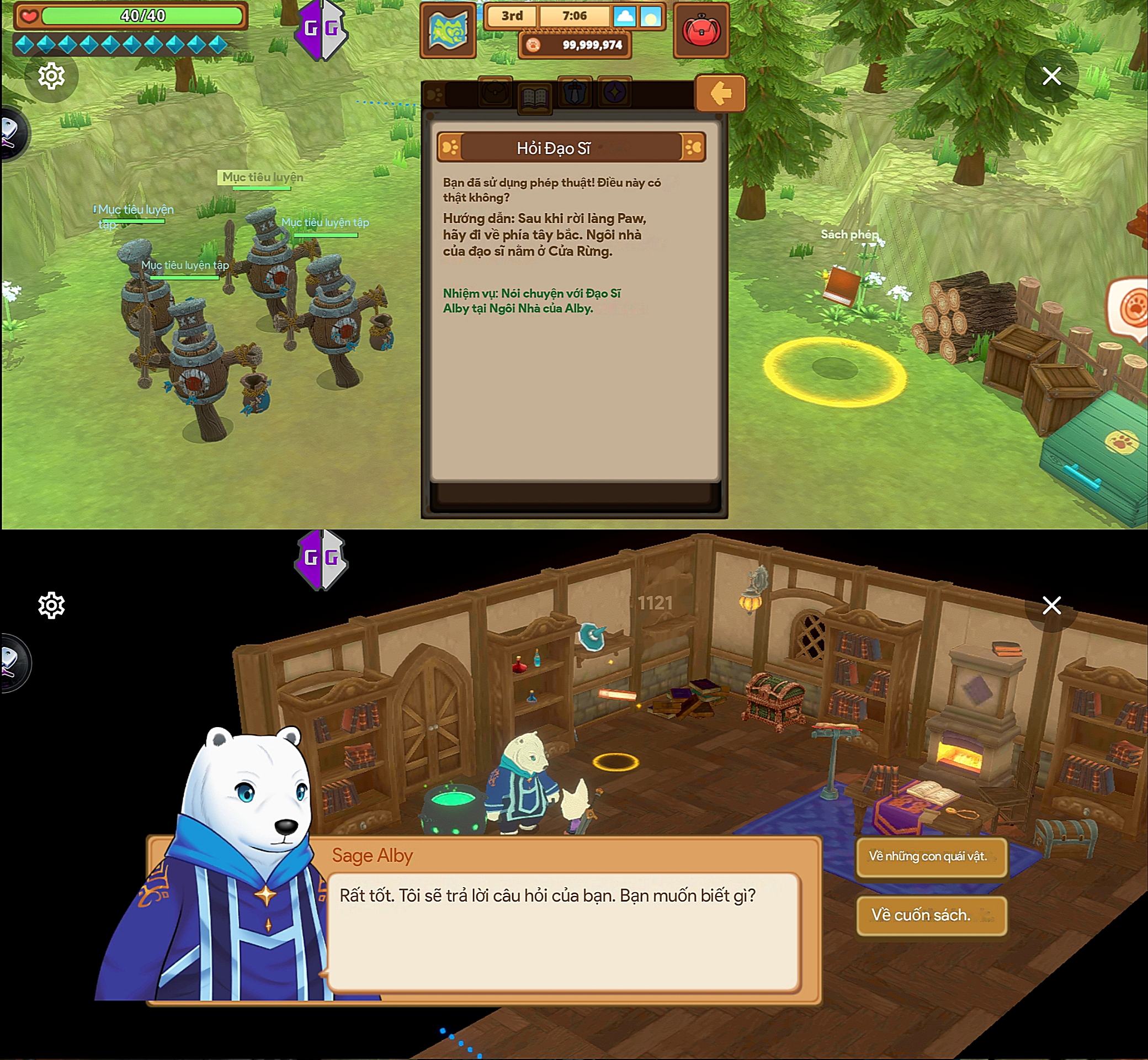Switch to the bag tab in the menu
Image resolution: width=1148 pixels, height=1060 pixels.
click(x=495, y=92)
